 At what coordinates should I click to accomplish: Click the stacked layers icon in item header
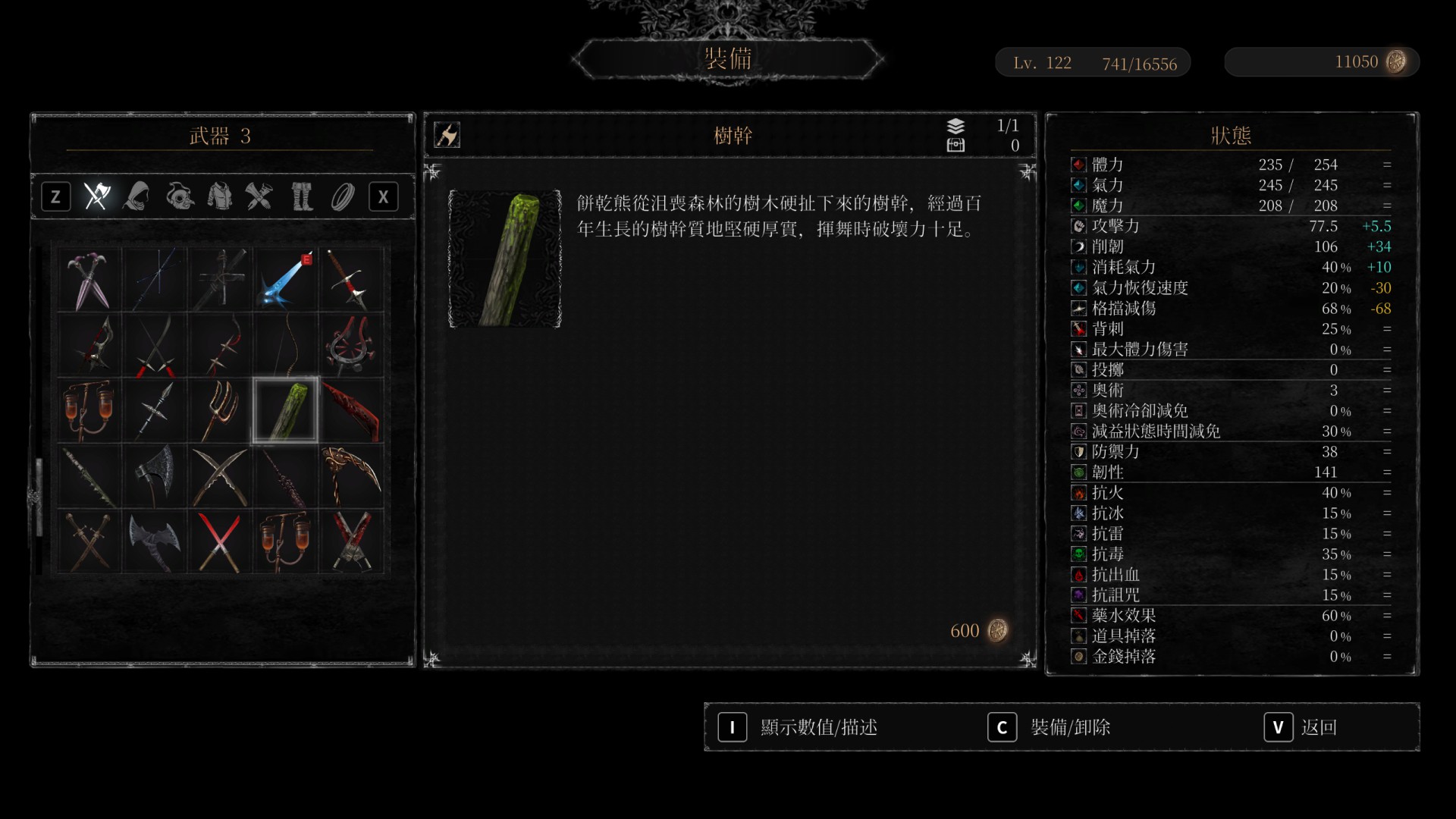(956, 126)
